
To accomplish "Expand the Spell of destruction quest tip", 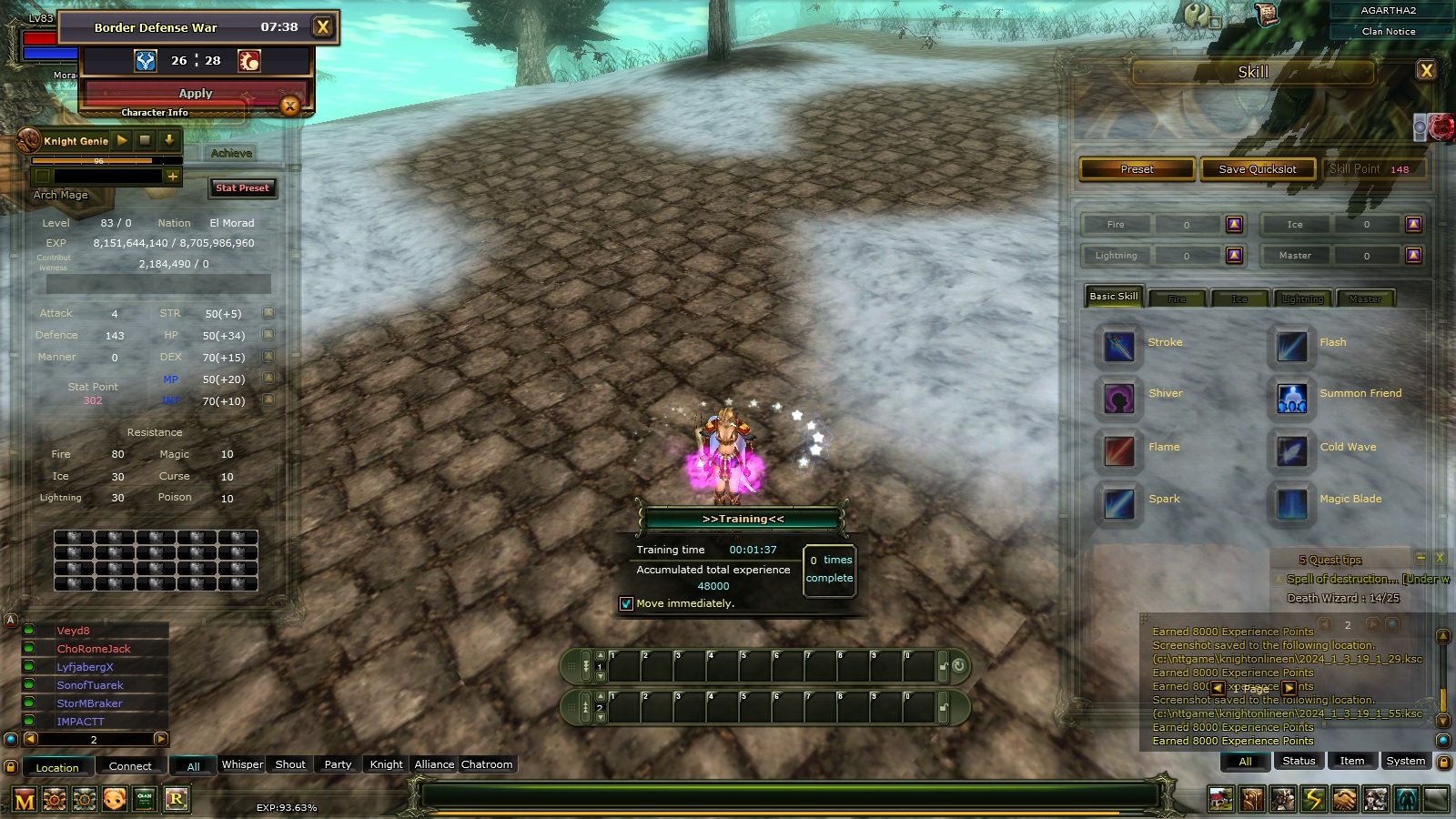I will pyautogui.click(x=1279, y=579).
